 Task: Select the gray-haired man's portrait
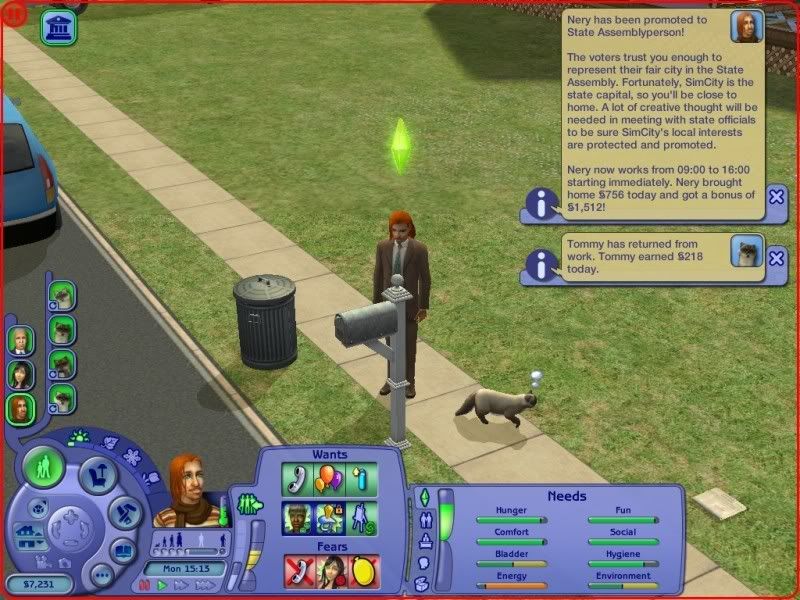pyautogui.click(x=21, y=340)
